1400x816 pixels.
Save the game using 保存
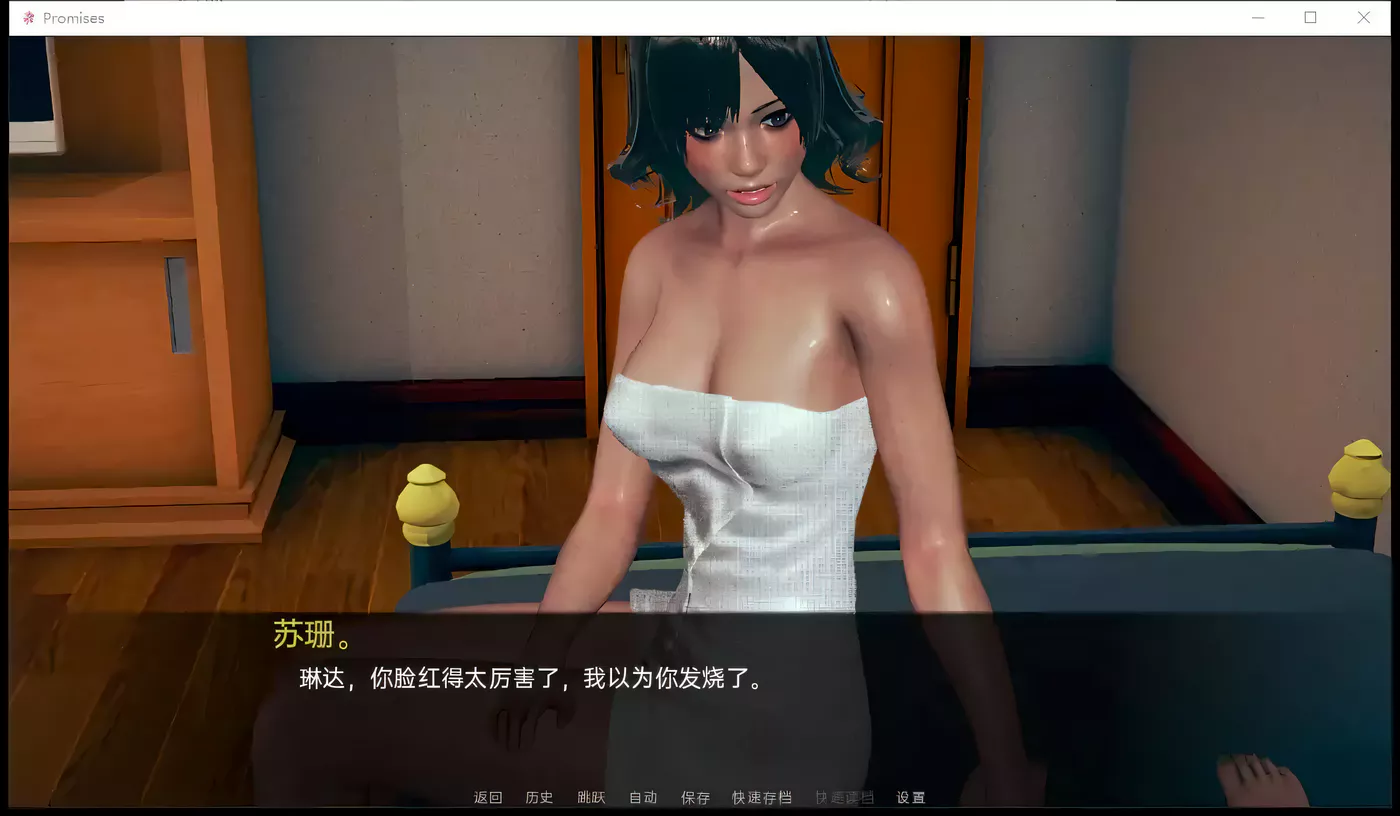[x=696, y=797]
